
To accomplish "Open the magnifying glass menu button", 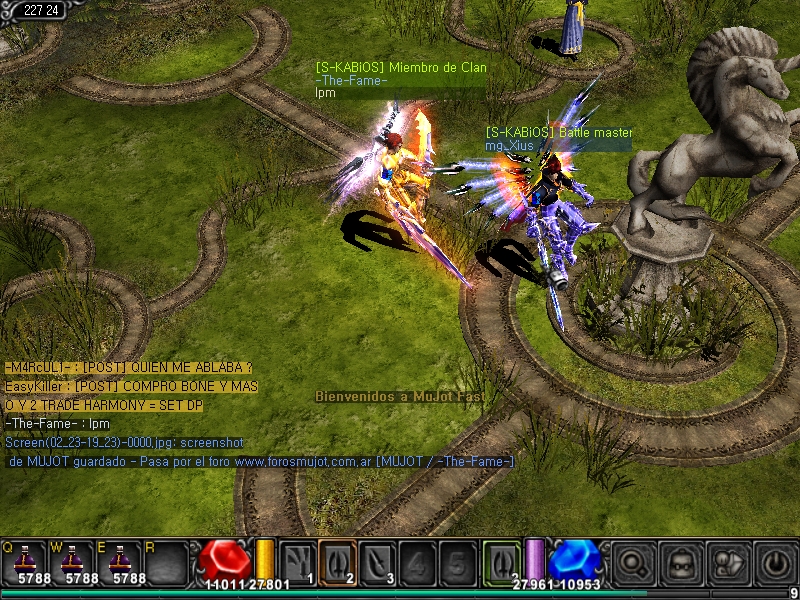I will point(633,563).
